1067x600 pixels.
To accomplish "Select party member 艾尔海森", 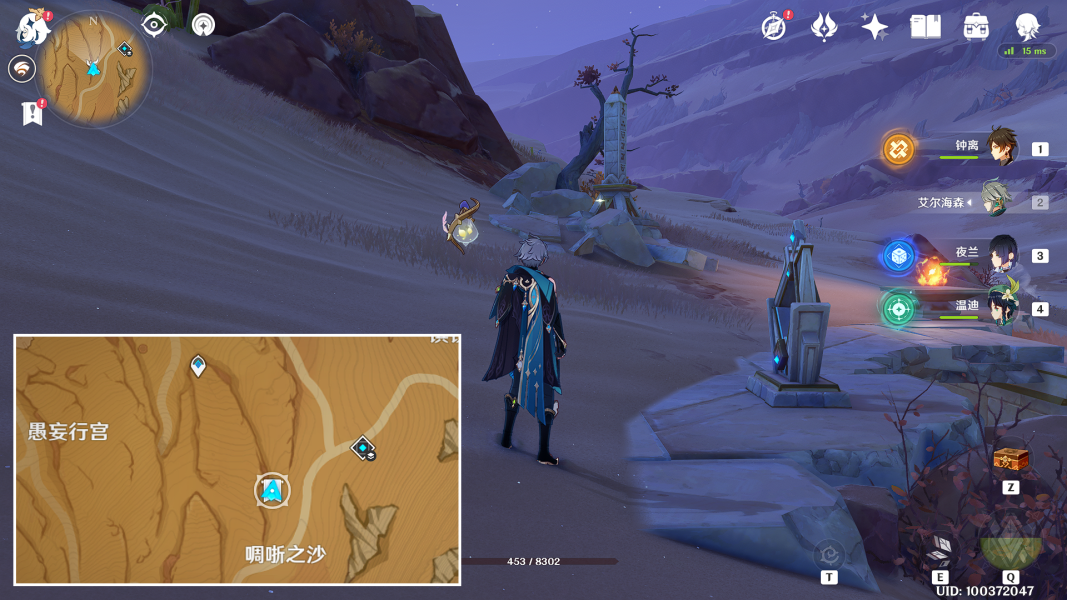I will [996, 201].
